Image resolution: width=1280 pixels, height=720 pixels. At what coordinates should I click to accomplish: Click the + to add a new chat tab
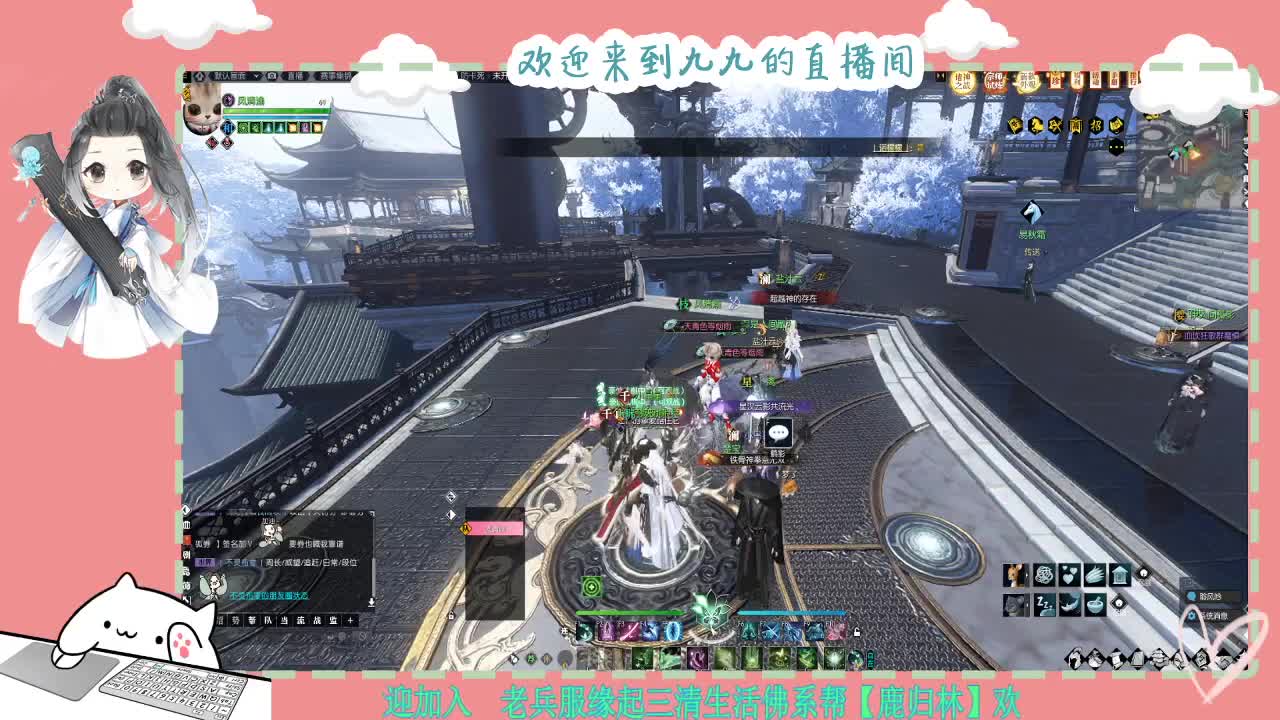point(351,619)
